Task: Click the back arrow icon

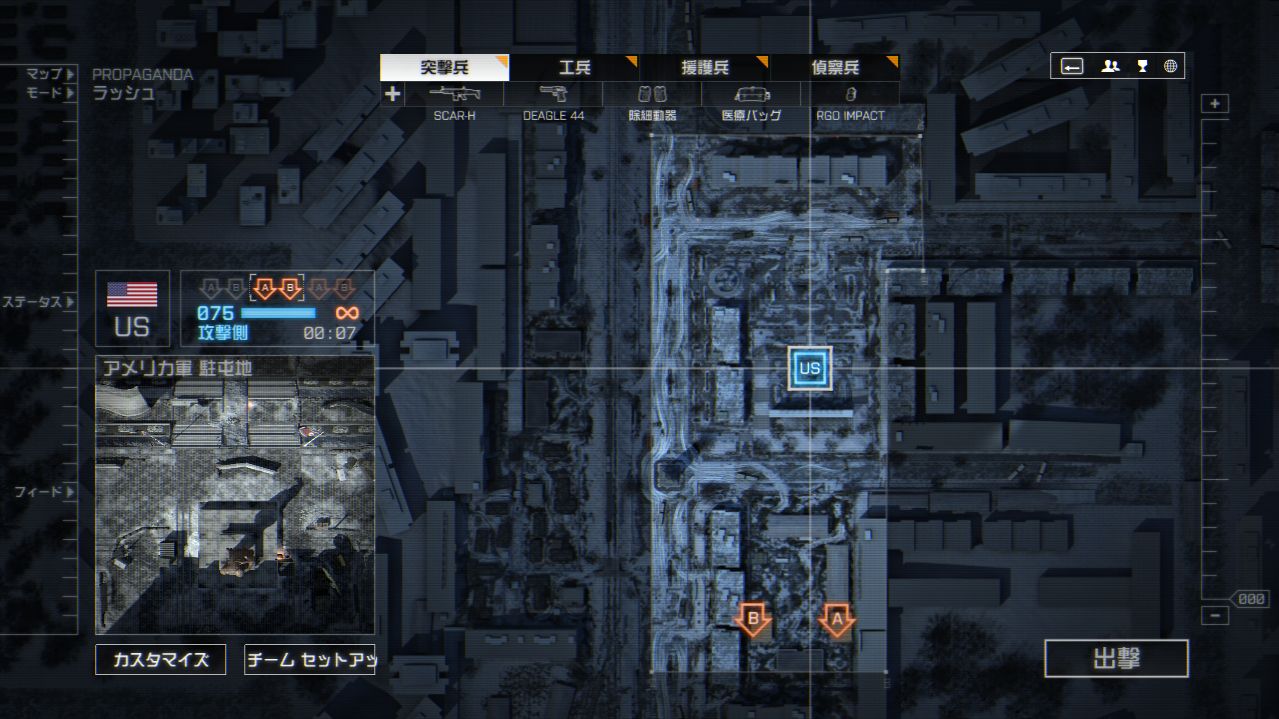Action: click(x=1072, y=67)
